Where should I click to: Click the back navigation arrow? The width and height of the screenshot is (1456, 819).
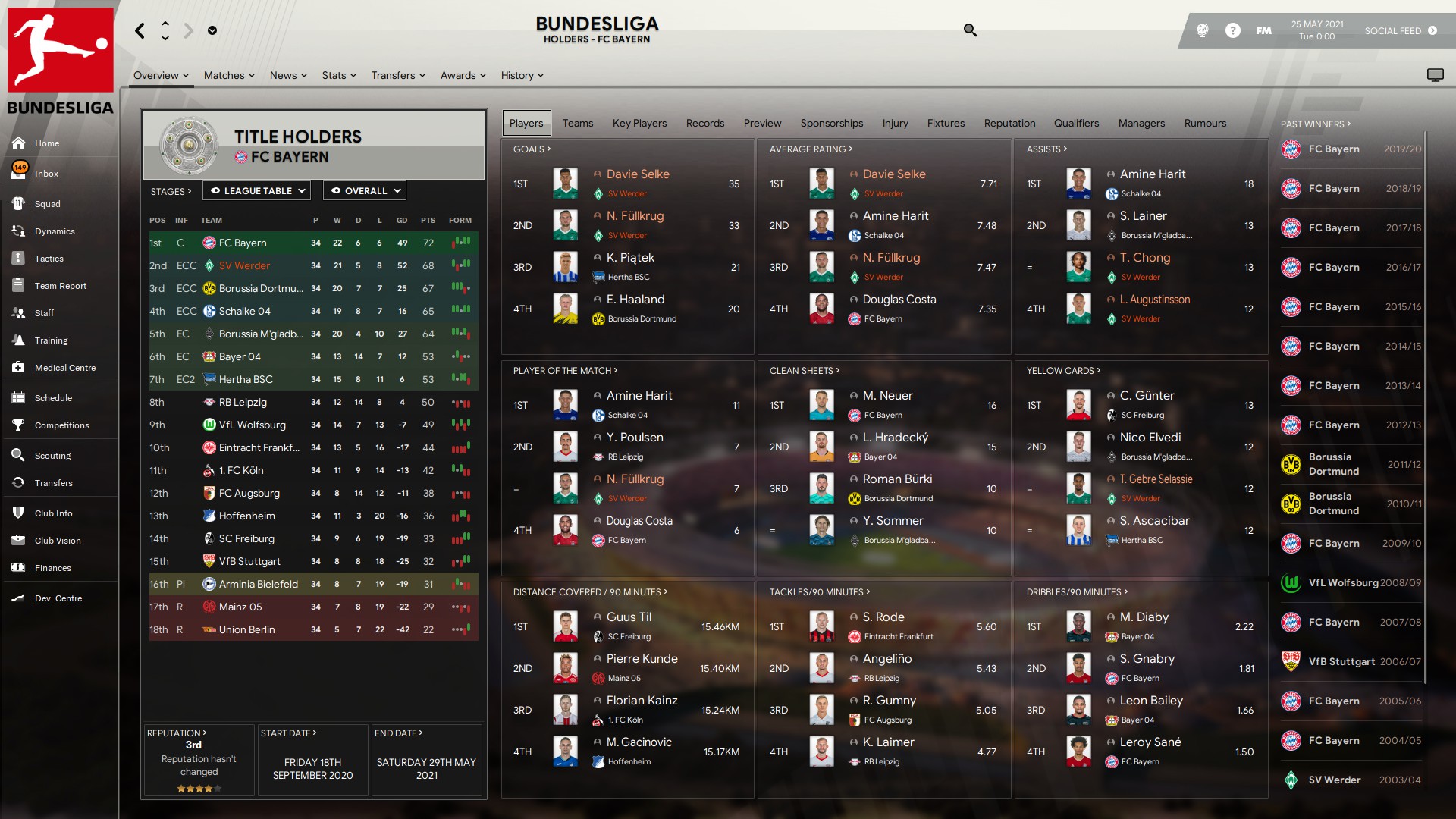coord(140,30)
